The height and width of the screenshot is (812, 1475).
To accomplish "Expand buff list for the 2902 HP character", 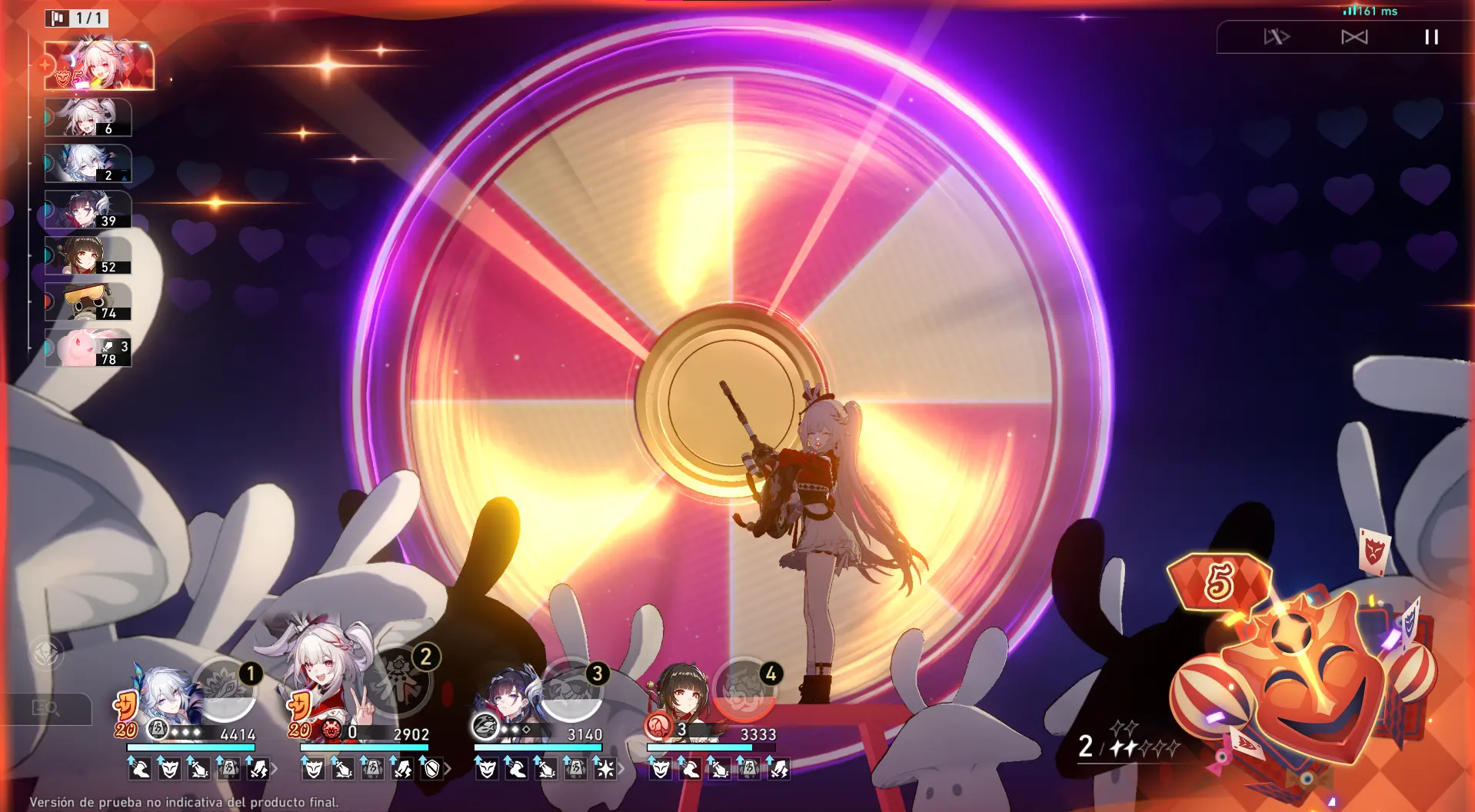I will (x=448, y=768).
